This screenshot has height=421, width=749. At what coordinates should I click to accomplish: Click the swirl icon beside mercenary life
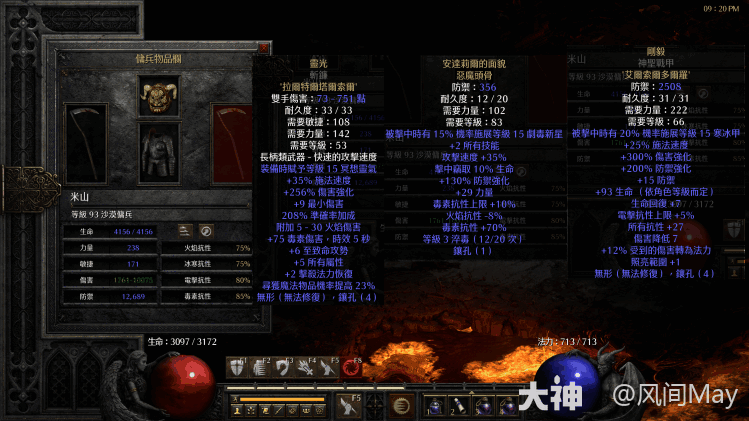pos(206,230)
